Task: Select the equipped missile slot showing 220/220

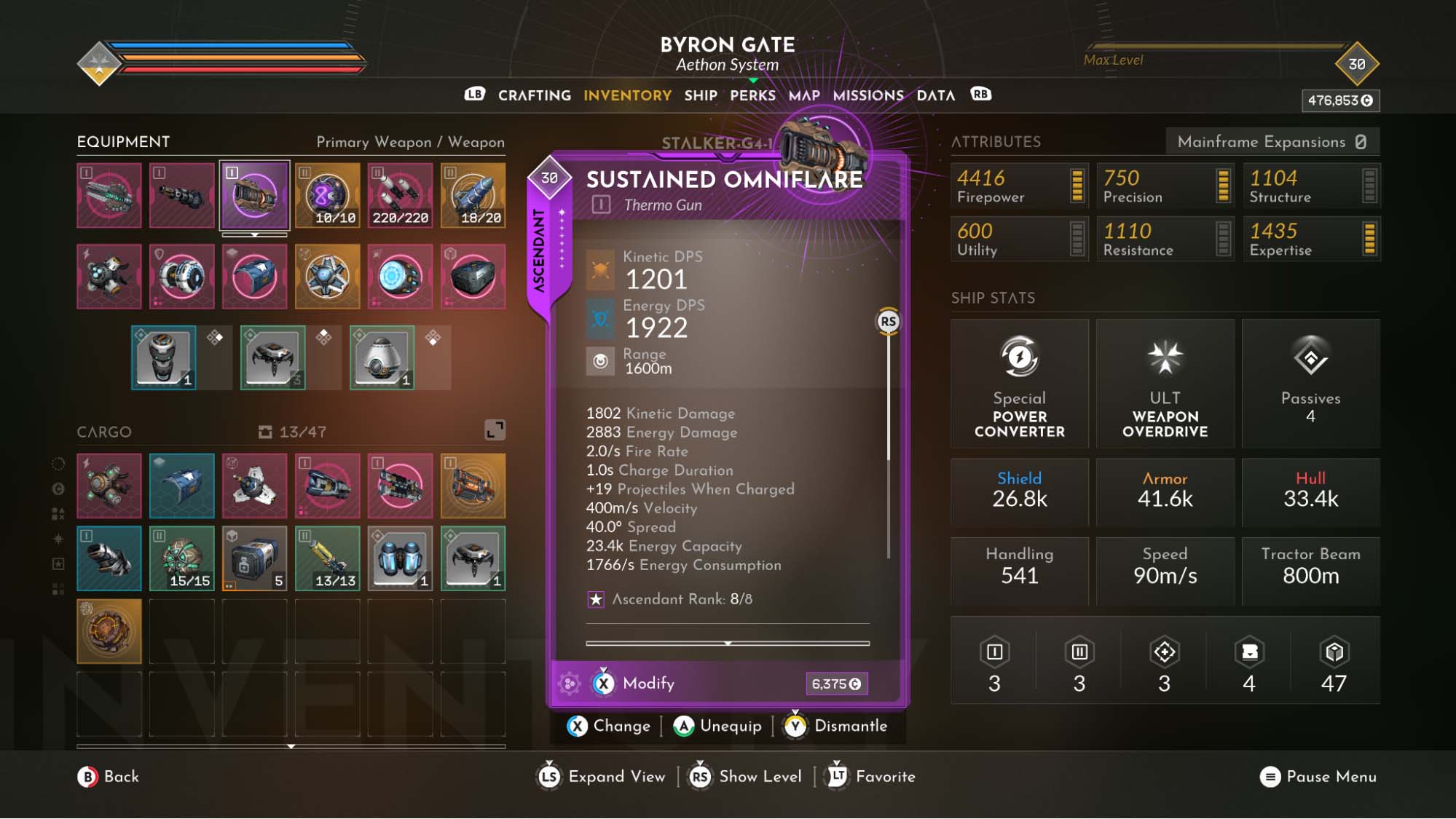Action: (x=400, y=195)
